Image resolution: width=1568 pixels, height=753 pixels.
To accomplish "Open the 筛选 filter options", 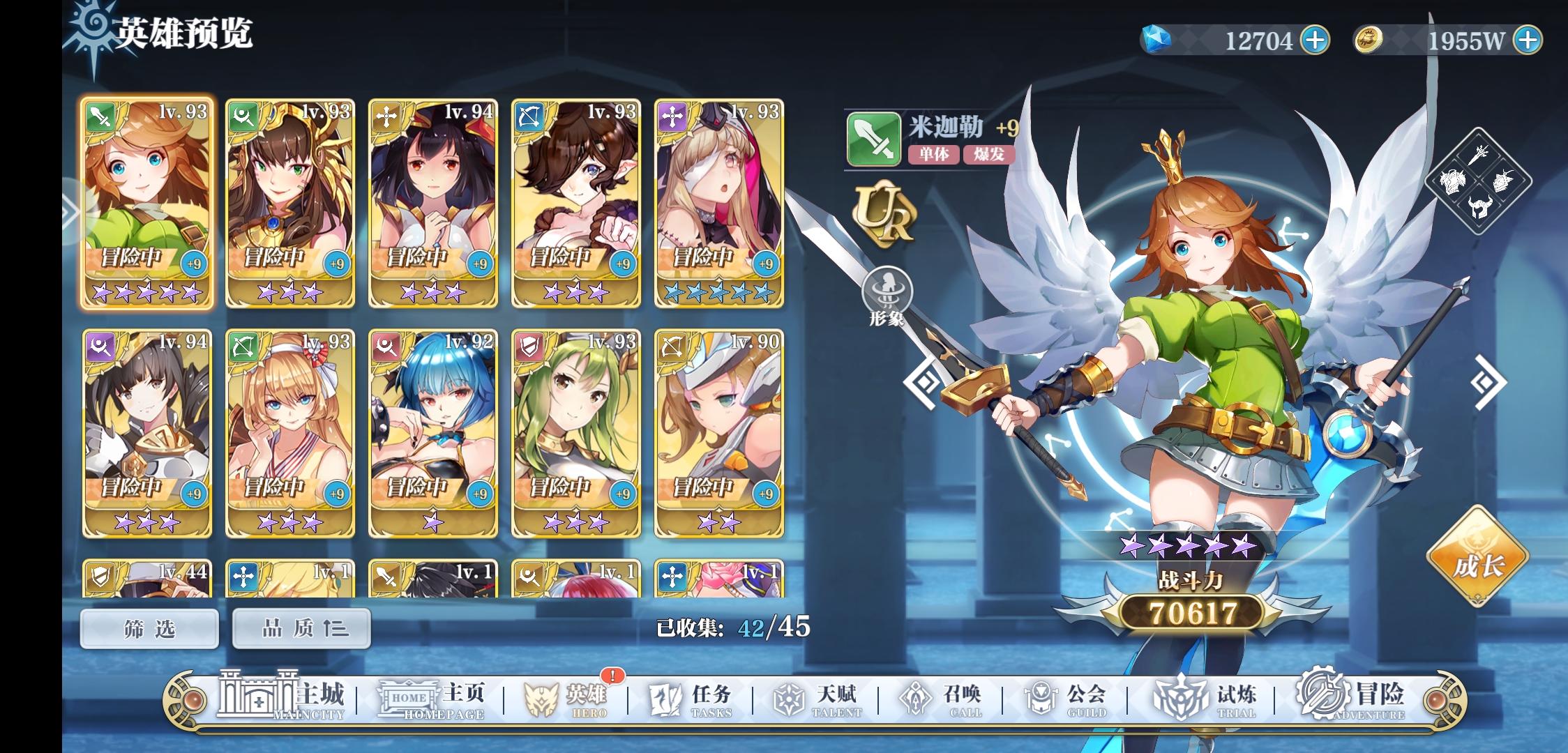I will point(148,627).
